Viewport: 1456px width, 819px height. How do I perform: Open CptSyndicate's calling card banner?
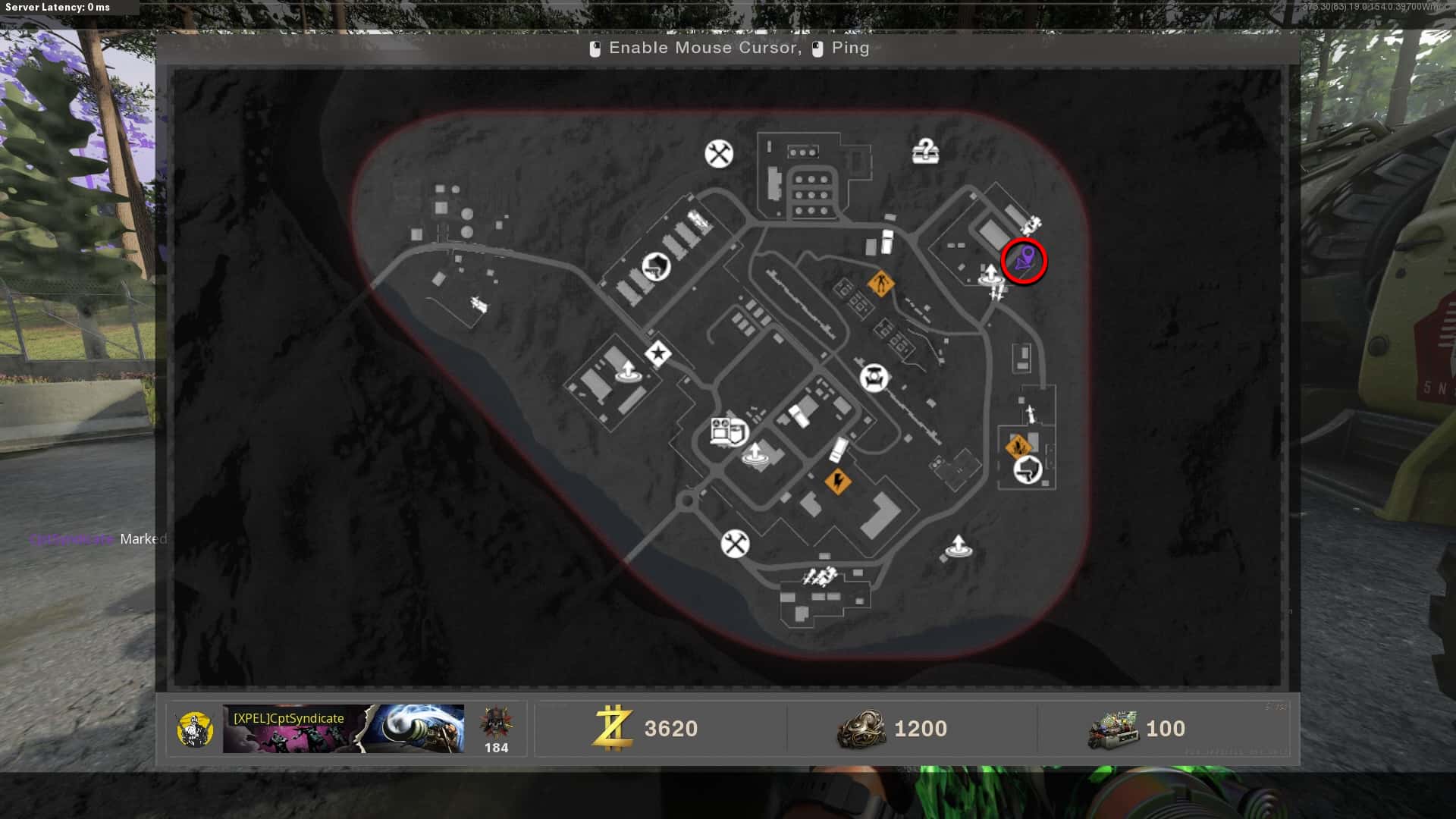[344, 729]
